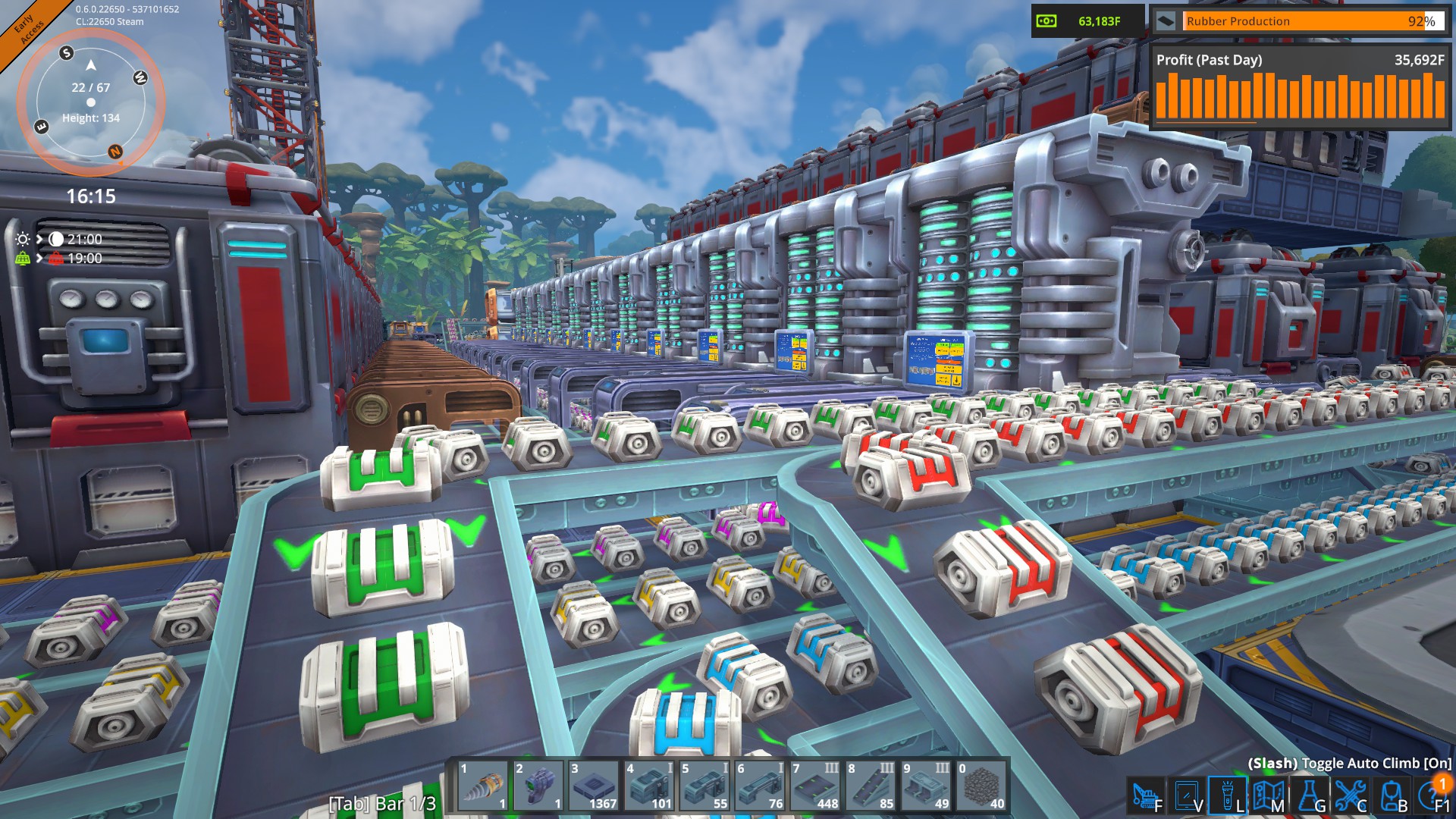The image size is (1456, 819).
Task: Select the scanner gun in hotbar slot 2
Action: (538, 786)
